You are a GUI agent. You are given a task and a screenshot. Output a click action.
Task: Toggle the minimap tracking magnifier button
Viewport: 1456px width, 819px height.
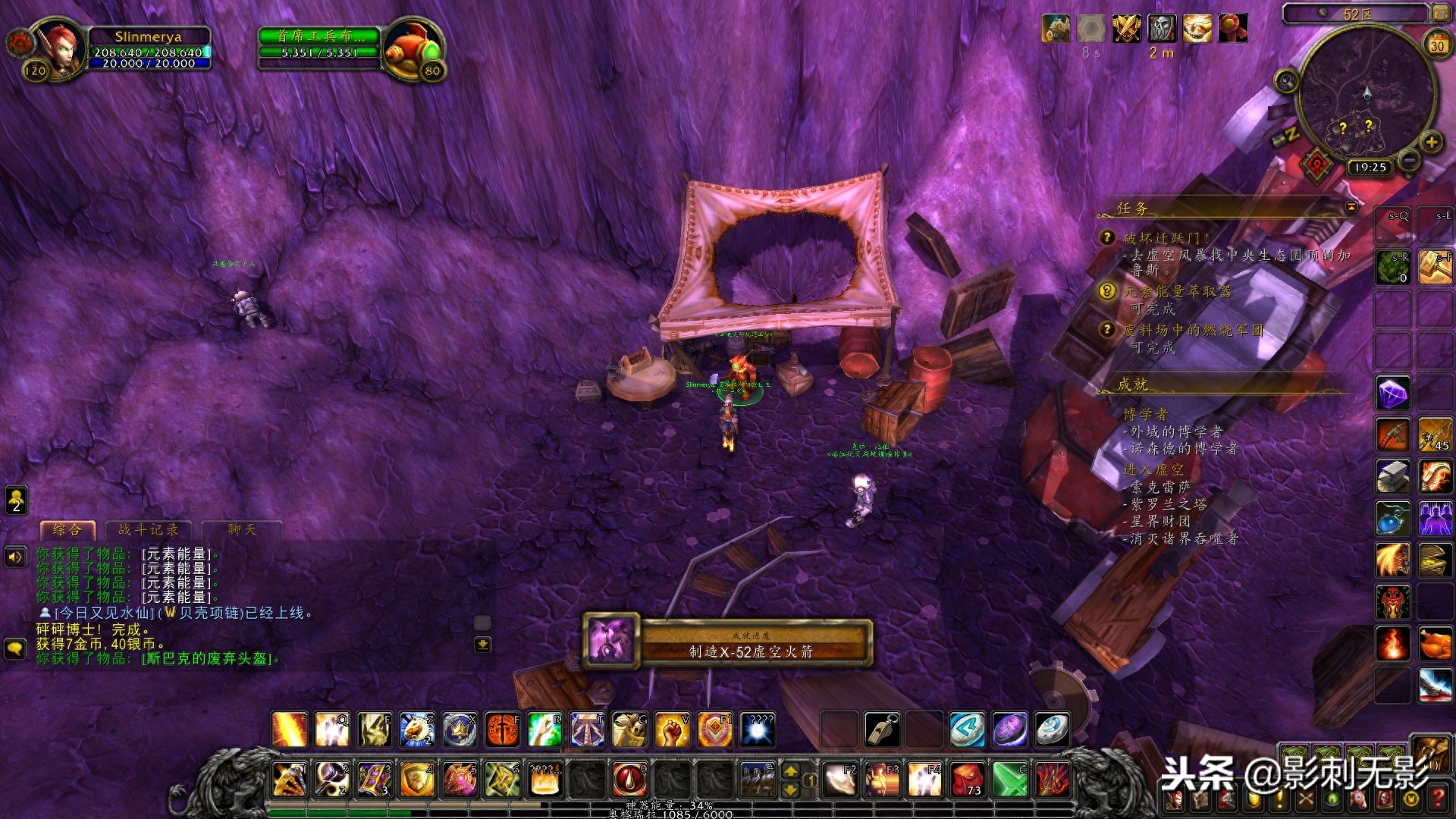(1285, 80)
